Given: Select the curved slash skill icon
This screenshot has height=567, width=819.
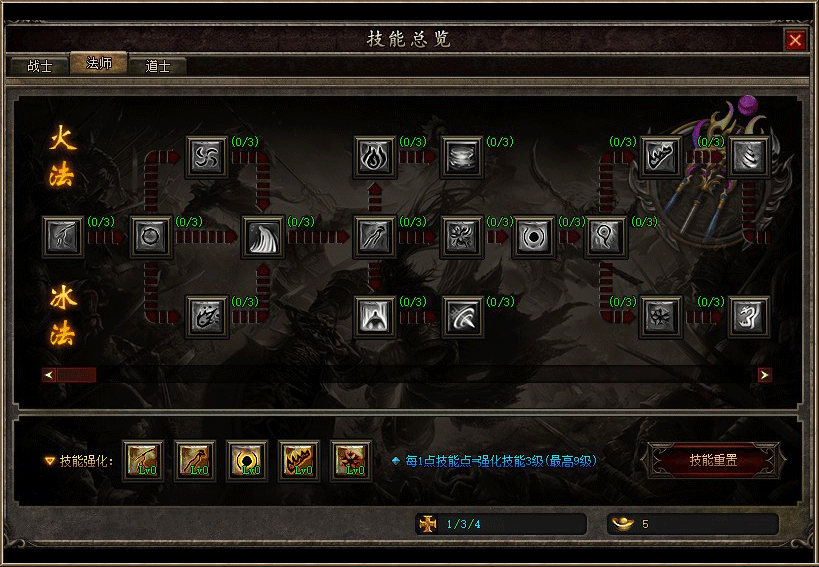Looking at the screenshot, I should point(462,316).
